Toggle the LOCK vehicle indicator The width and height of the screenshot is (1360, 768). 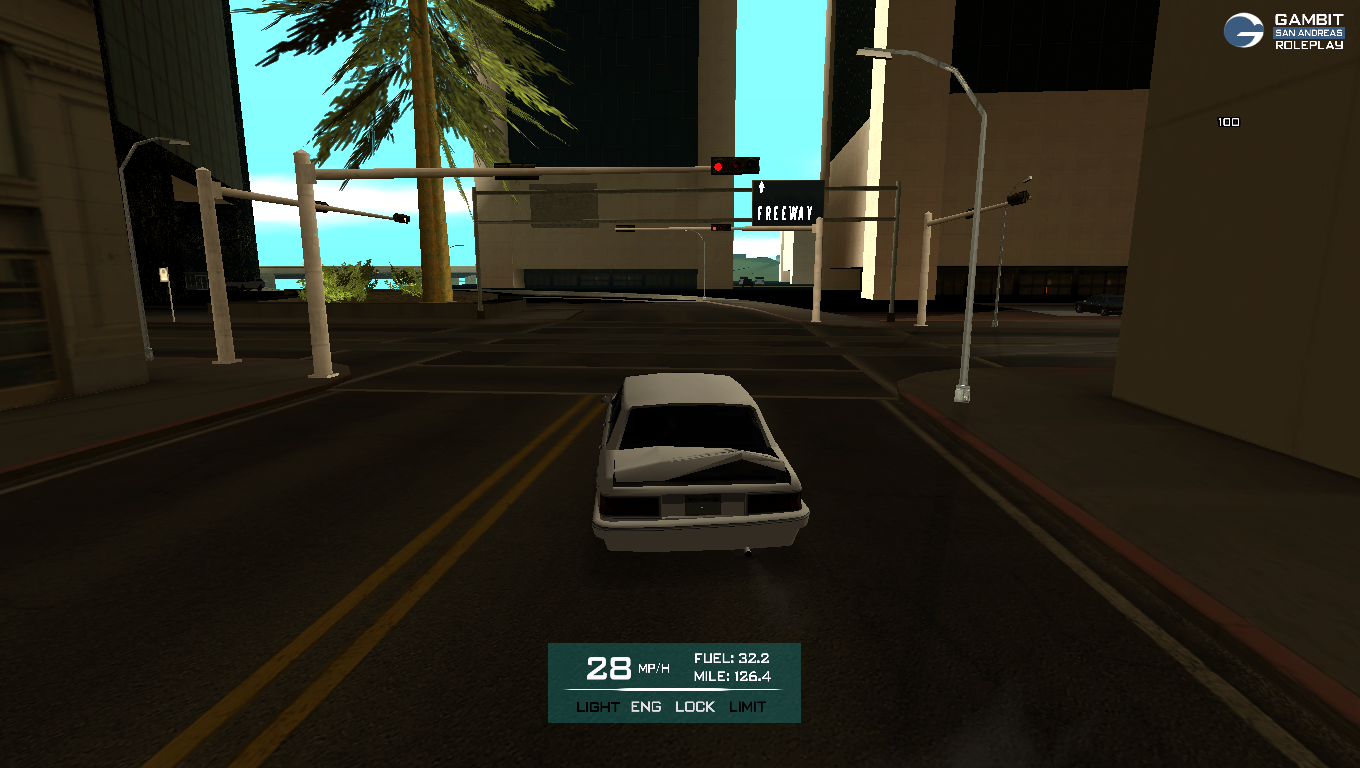coord(695,707)
